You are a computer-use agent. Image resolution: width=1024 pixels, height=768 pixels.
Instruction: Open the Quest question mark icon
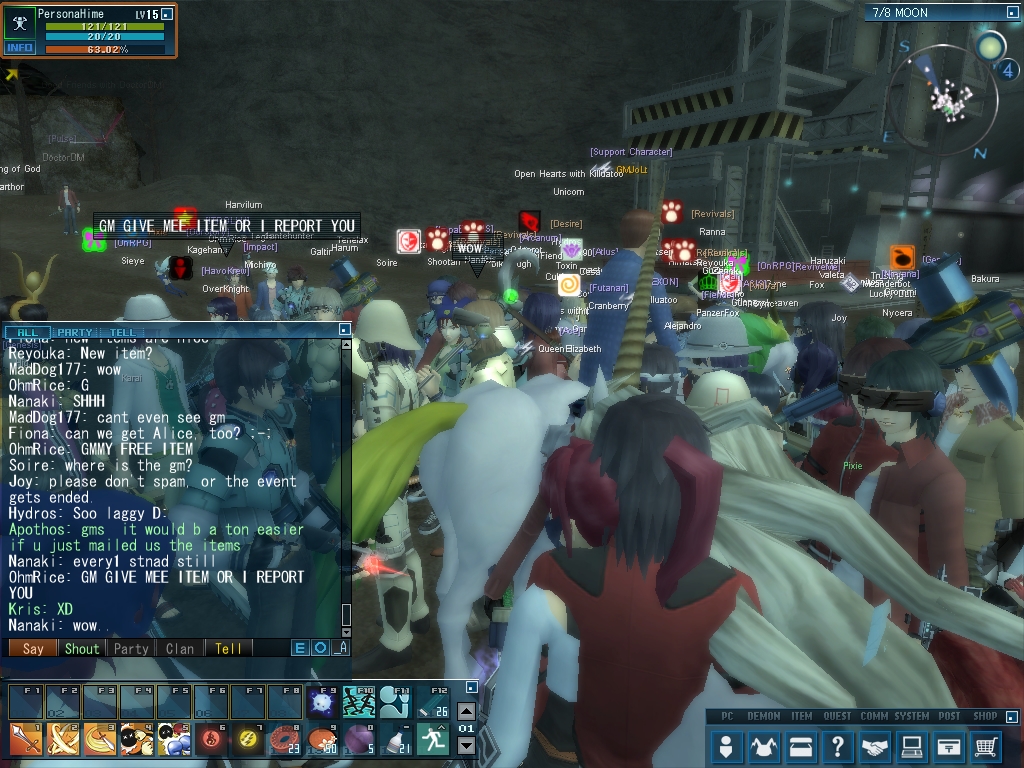click(x=838, y=746)
